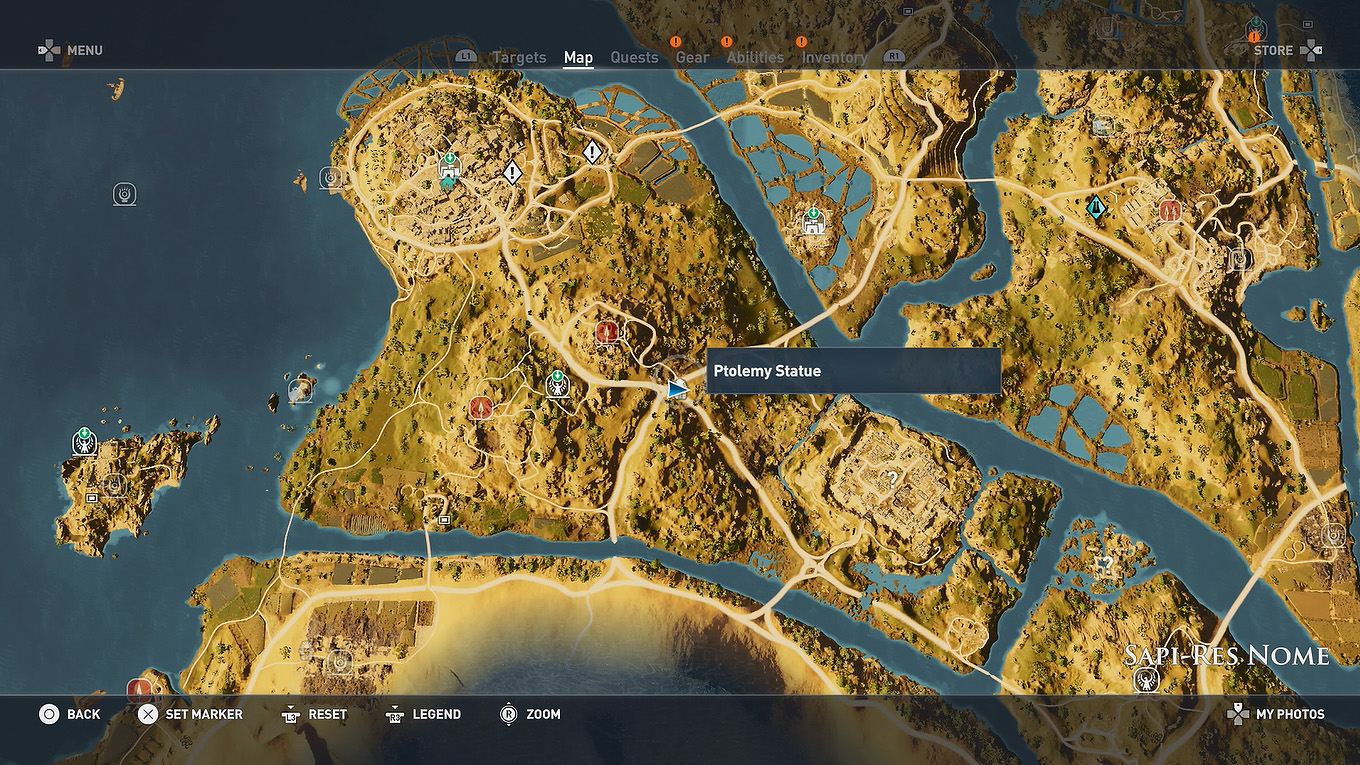1360x765 pixels.
Task: Switch to the Quests tab
Action: (634, 57)
